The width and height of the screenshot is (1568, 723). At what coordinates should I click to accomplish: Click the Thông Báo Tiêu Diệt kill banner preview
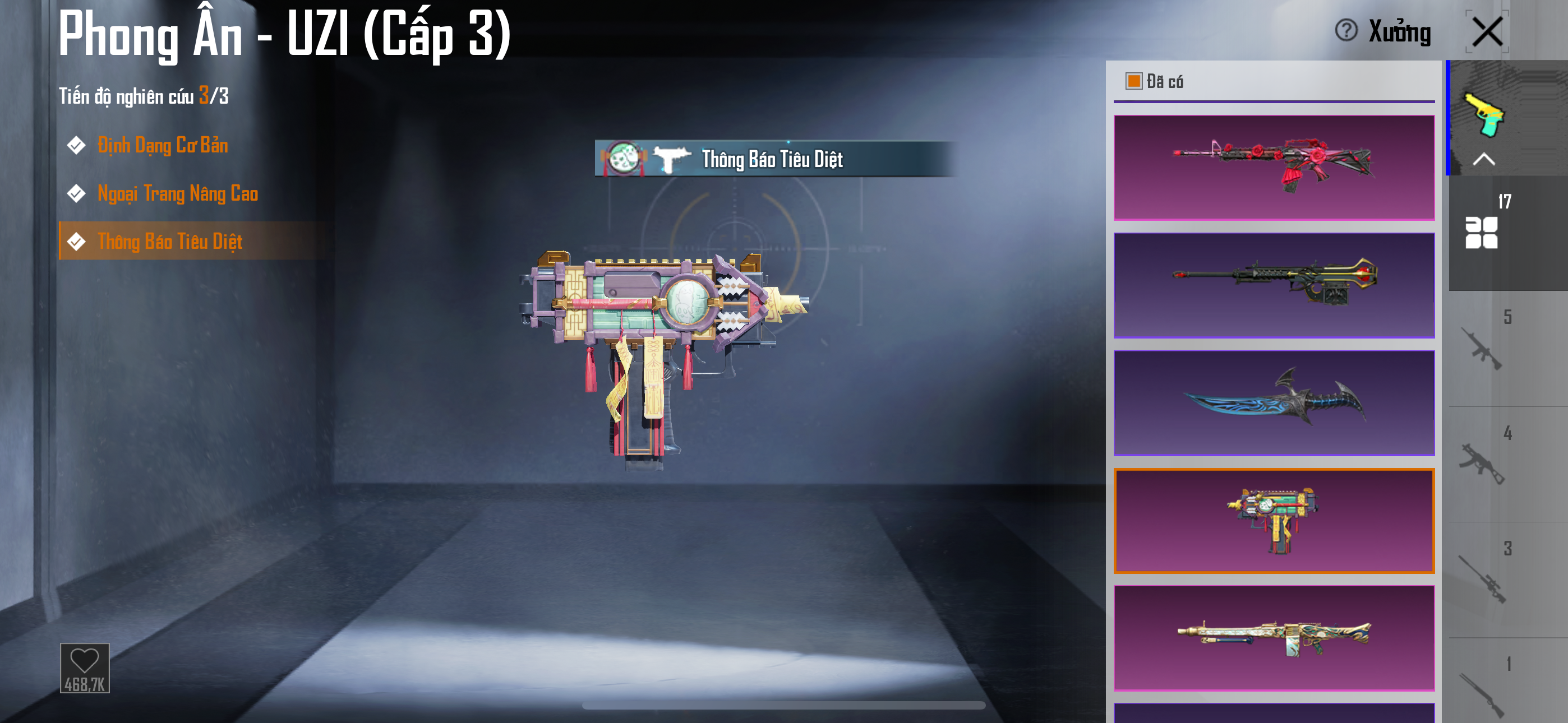pos(772,159)
